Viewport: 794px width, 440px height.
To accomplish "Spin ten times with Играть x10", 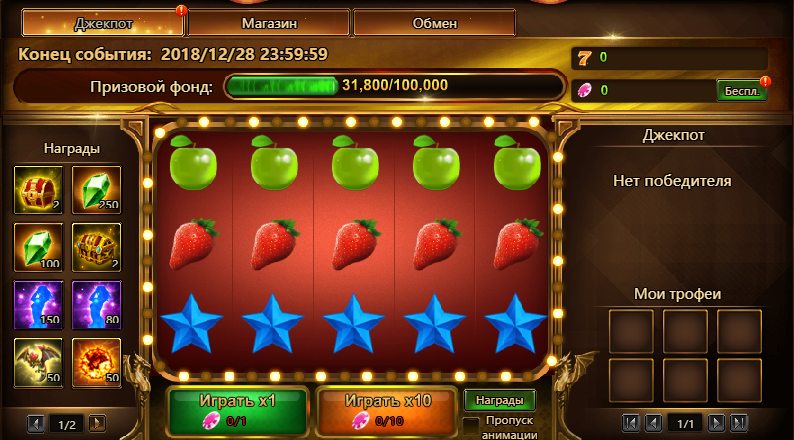I will click(388, 410).
